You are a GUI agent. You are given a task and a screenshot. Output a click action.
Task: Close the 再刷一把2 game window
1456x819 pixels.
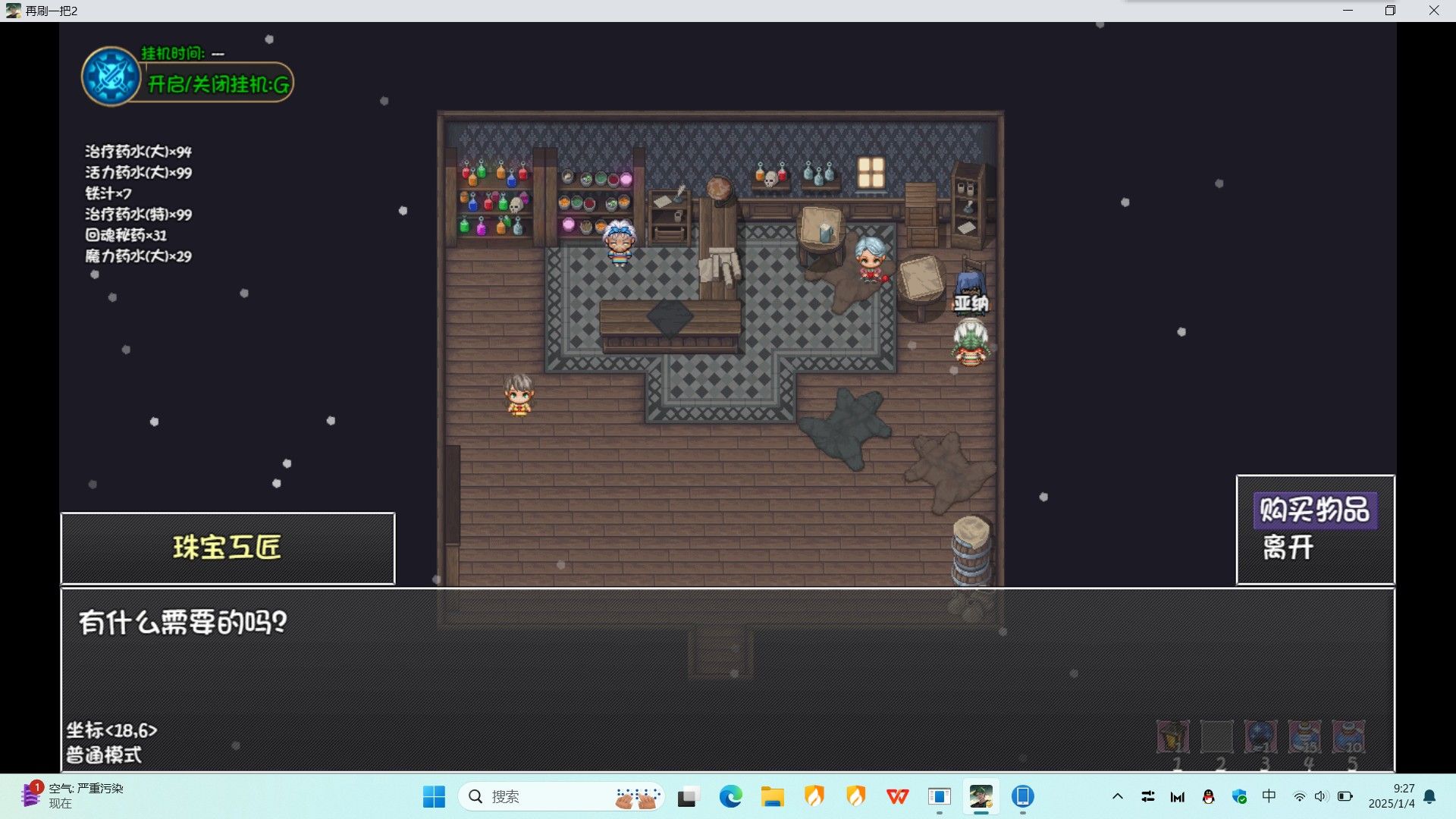pos(1433,11)
